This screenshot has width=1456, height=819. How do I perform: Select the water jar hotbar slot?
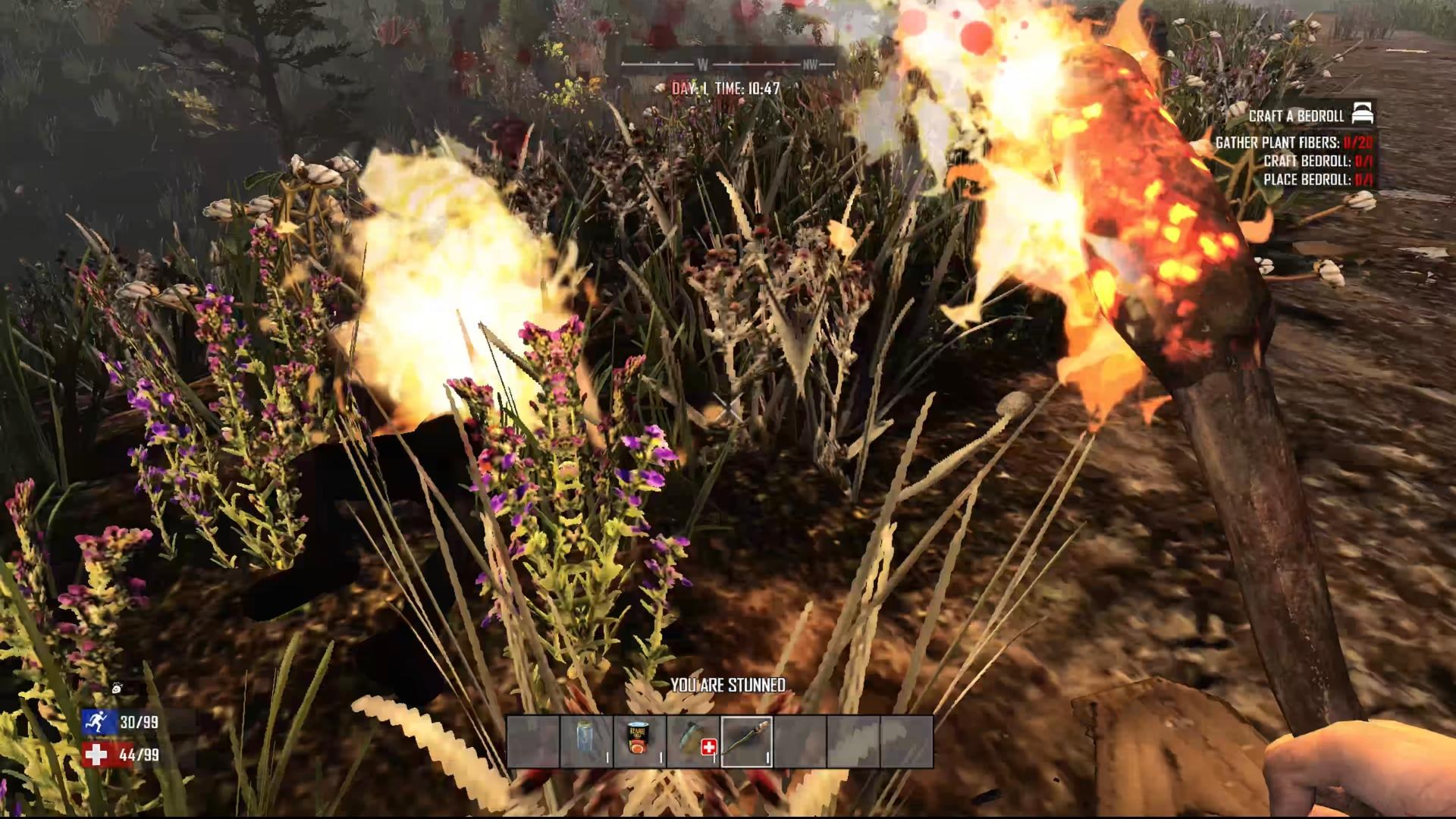tap(586, 741)
